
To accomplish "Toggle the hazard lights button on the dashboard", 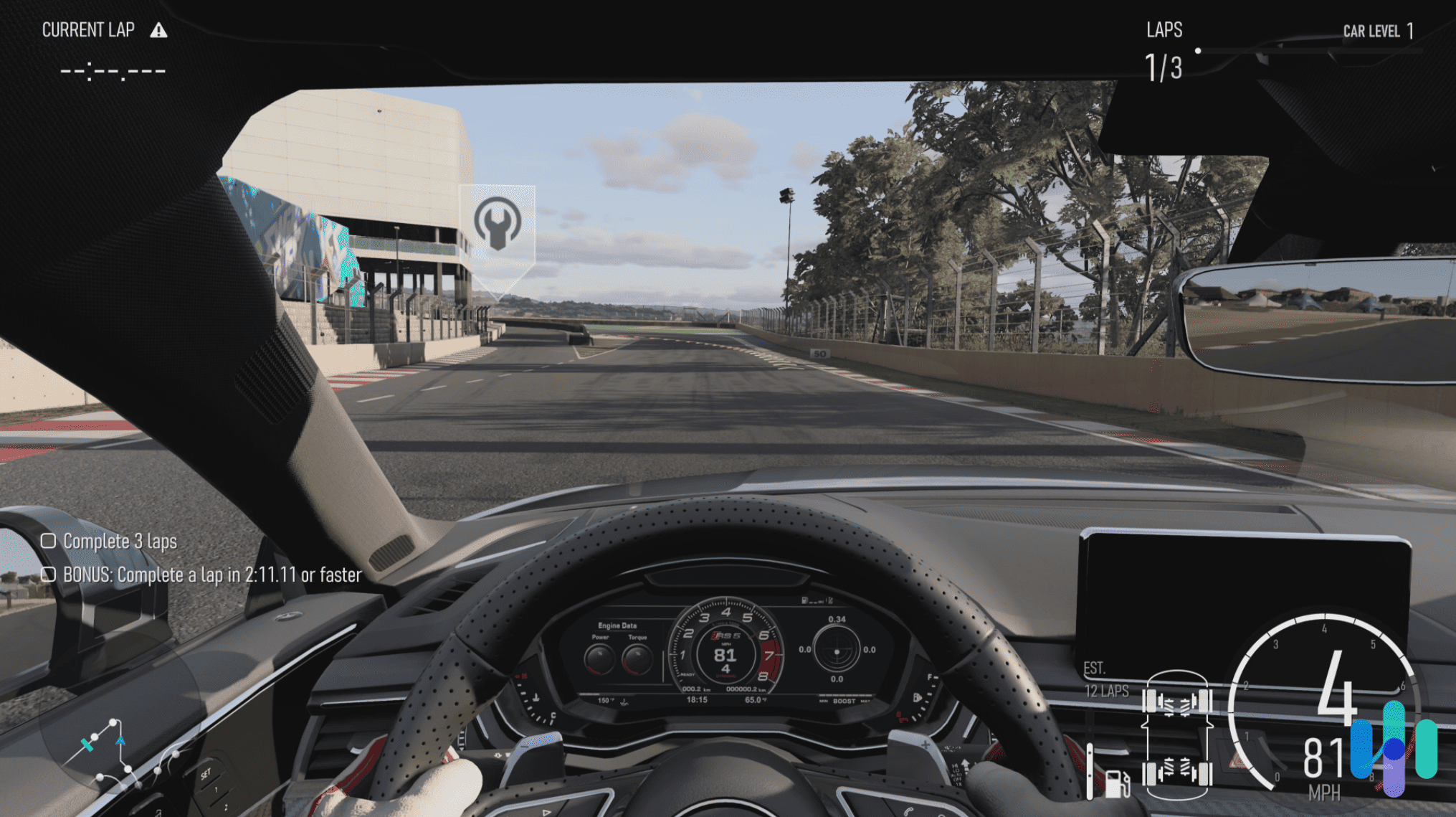I will pos(1237,761).
